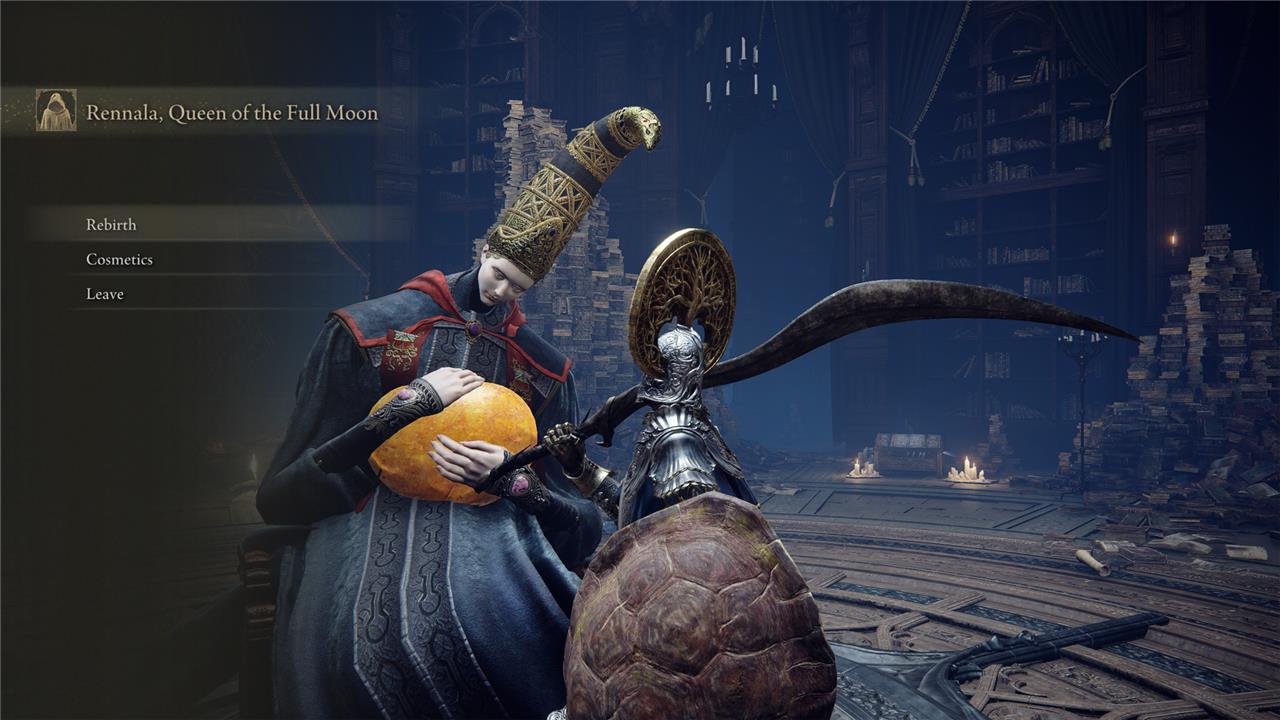Open the Cosmetics menu entry
1280x720 pixels.
(x=119, y=260)
